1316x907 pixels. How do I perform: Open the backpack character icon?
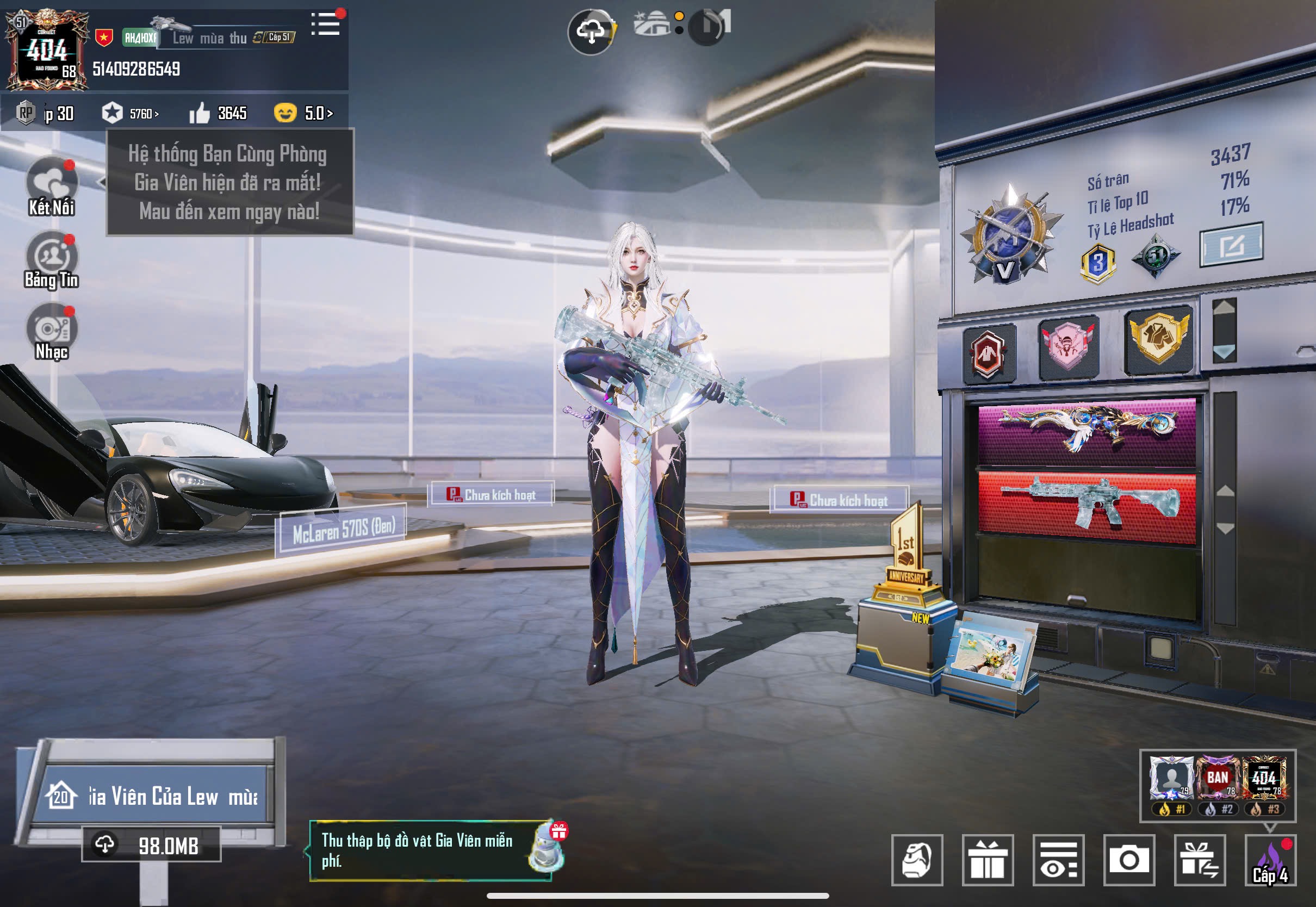coord(916,860)
